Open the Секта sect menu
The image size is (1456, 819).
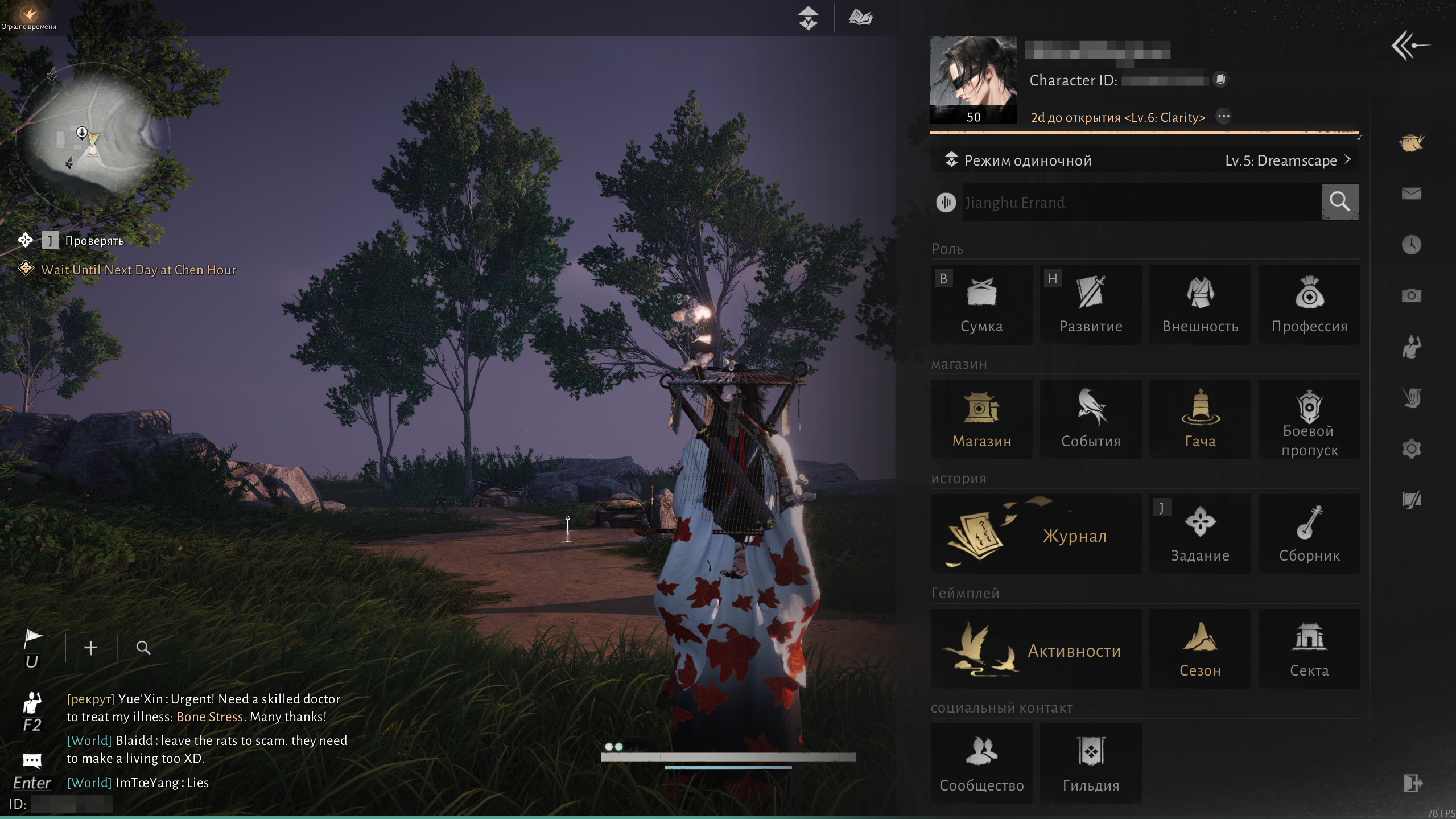1309,649
